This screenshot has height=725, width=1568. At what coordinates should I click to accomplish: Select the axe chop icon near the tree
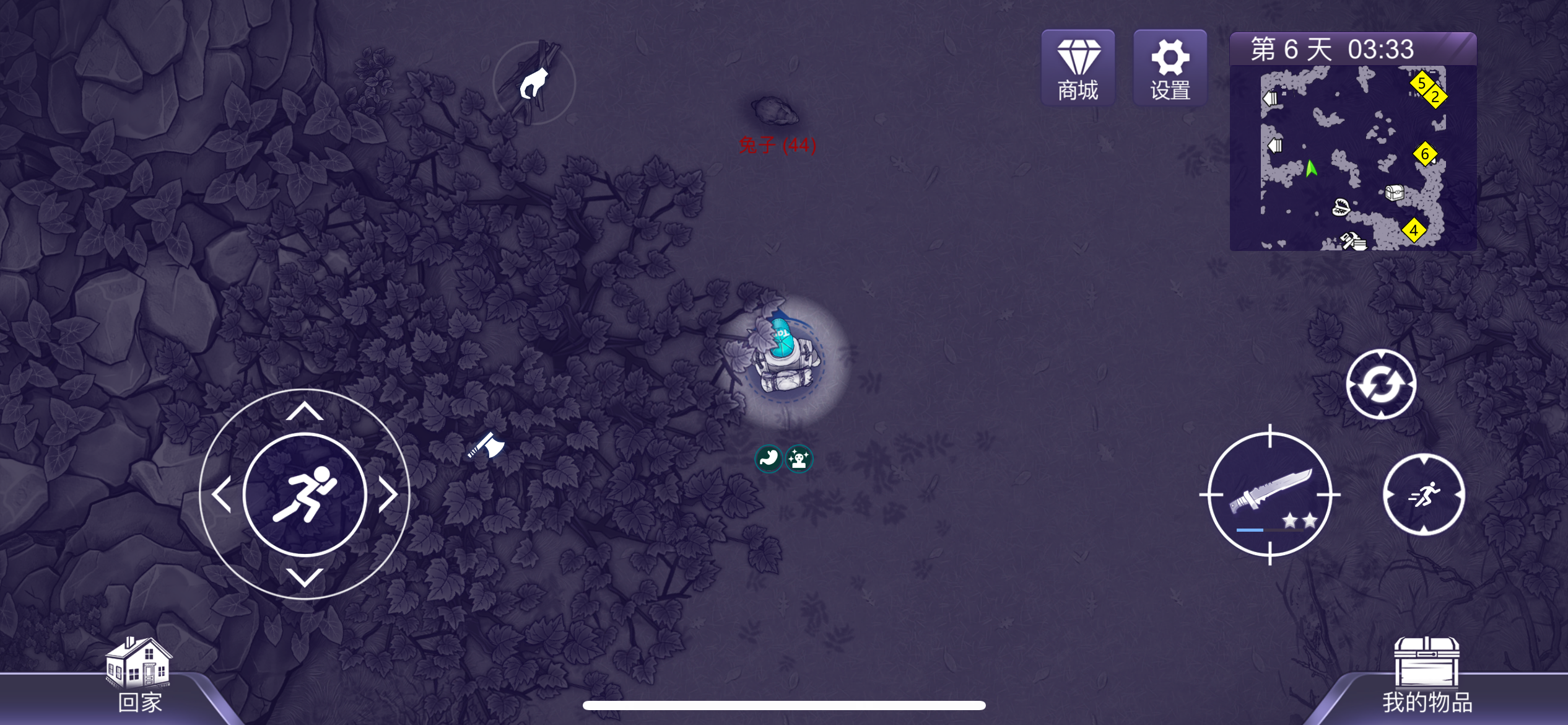[486, 444]
